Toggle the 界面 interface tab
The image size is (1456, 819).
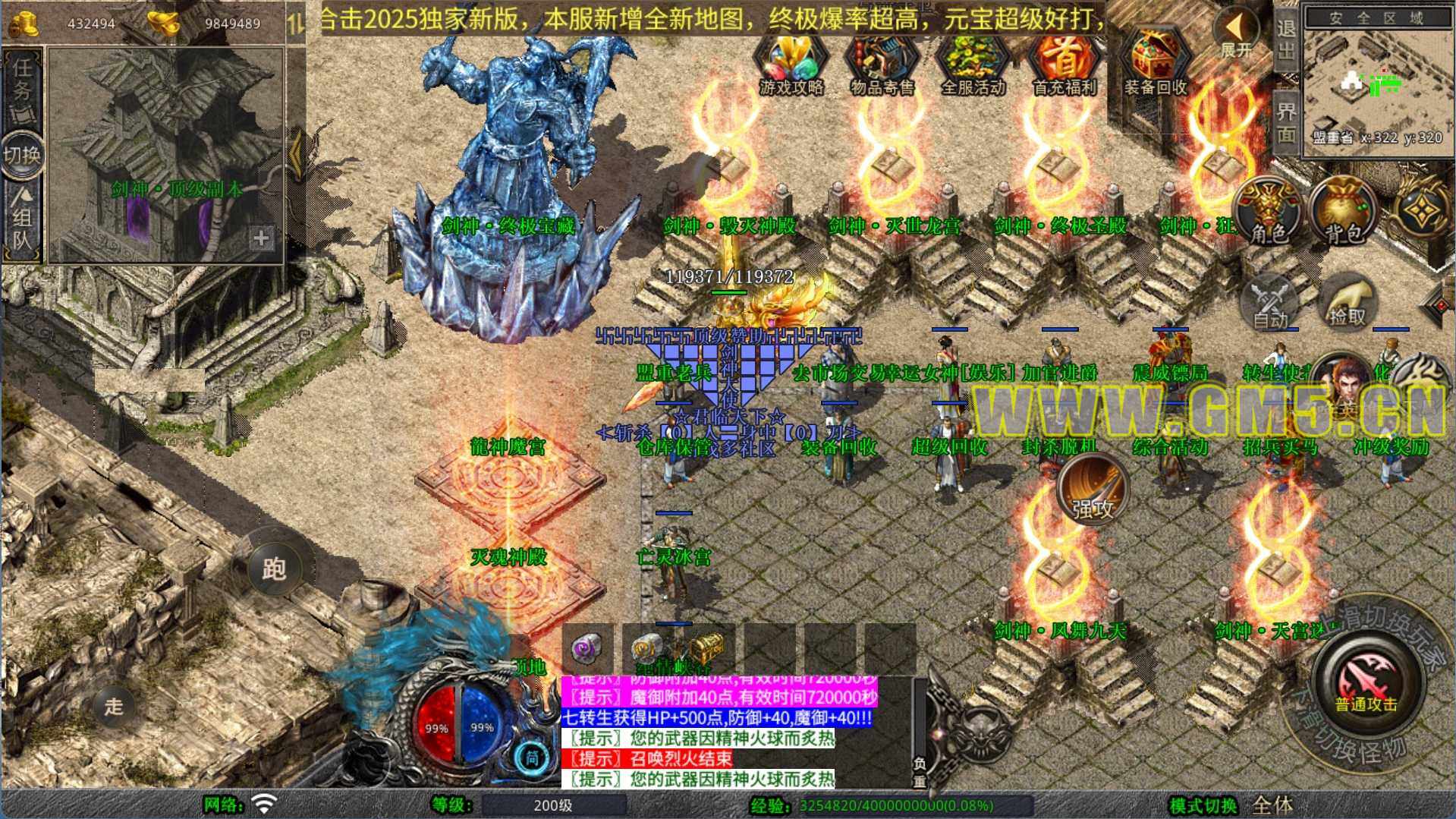point(1286,121)
